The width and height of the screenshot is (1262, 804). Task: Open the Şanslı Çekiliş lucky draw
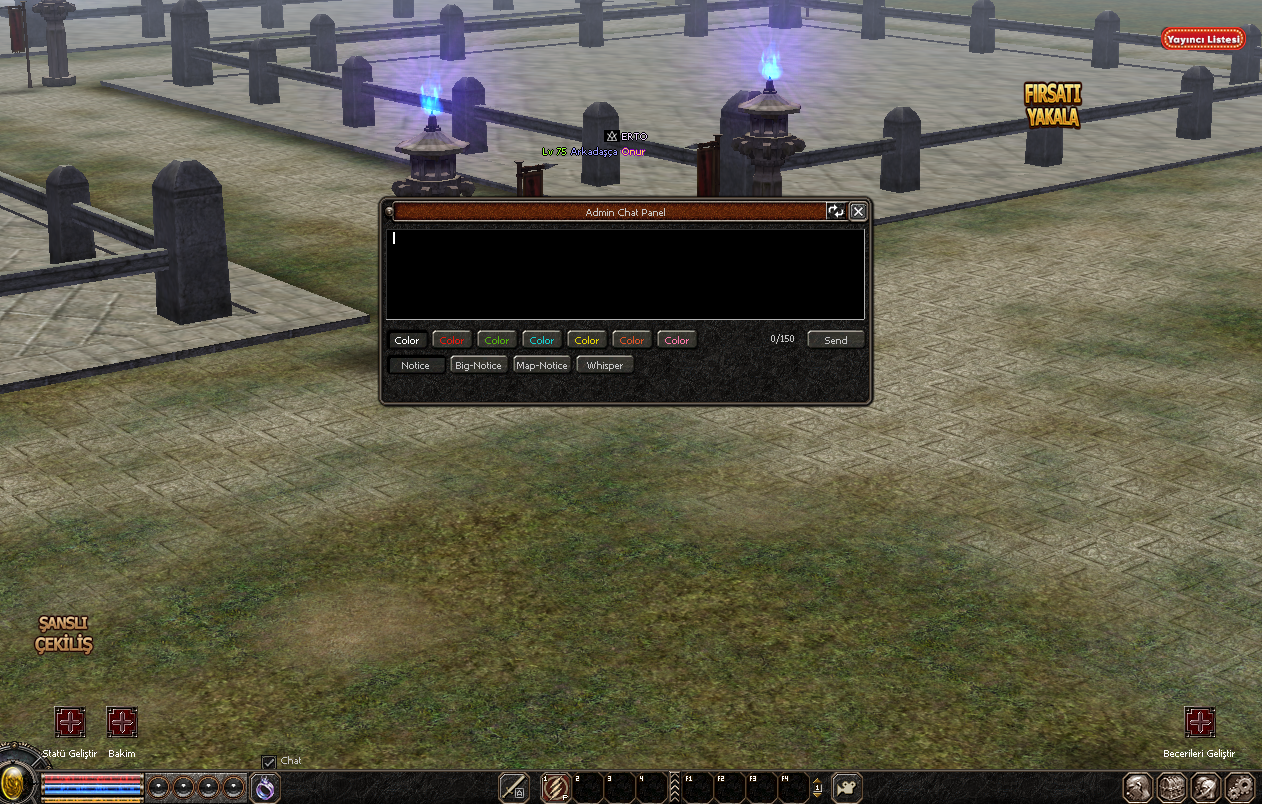click(x=64, y=634)
